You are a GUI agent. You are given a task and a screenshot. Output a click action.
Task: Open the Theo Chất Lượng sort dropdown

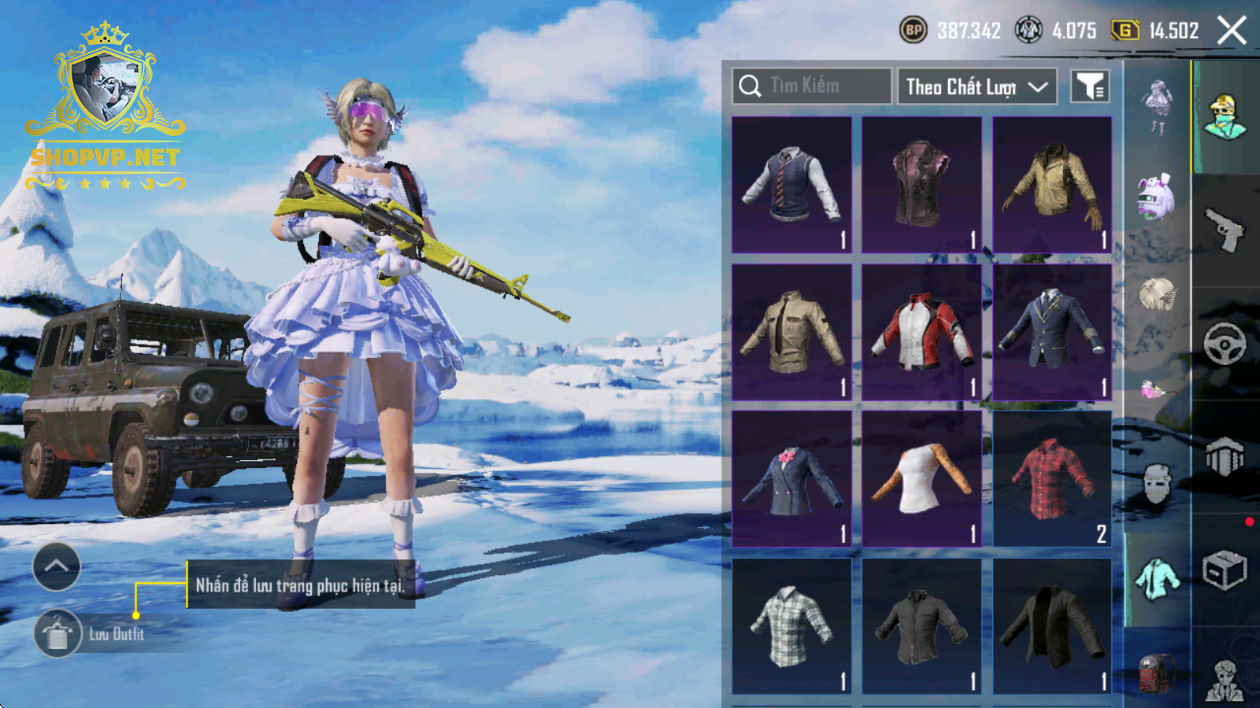(x=977, y=87)
